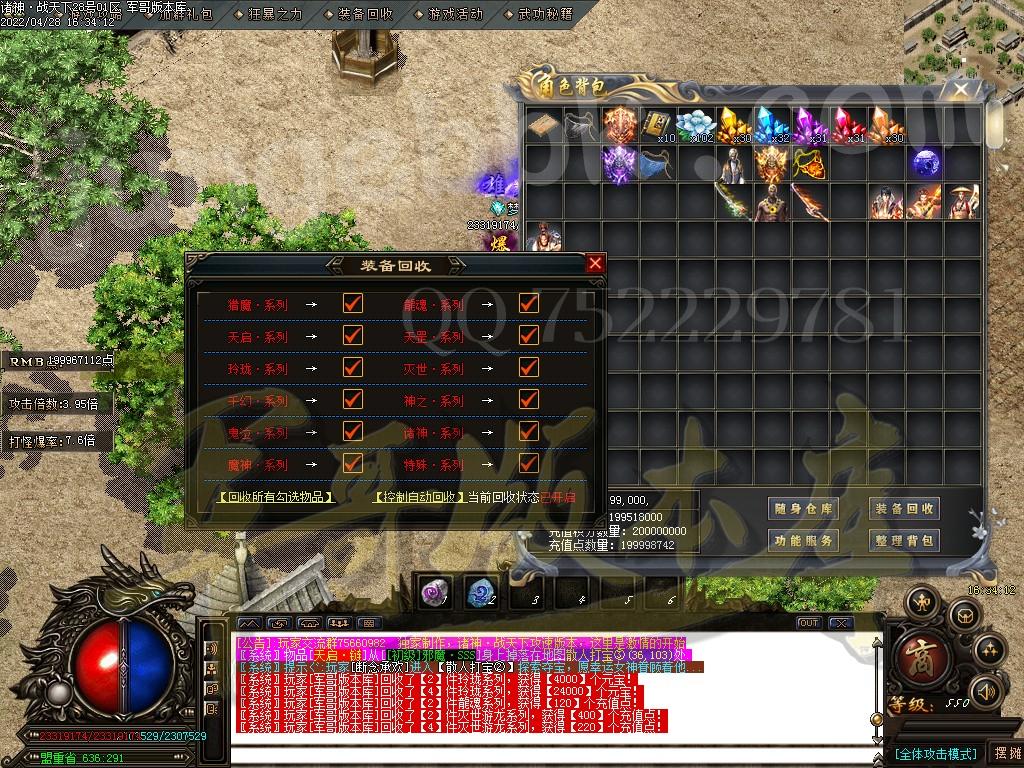Toggle the 玲珑·系列 recycle checkbox
This screenshot has height=768, width=1024.
pos(352,368)
